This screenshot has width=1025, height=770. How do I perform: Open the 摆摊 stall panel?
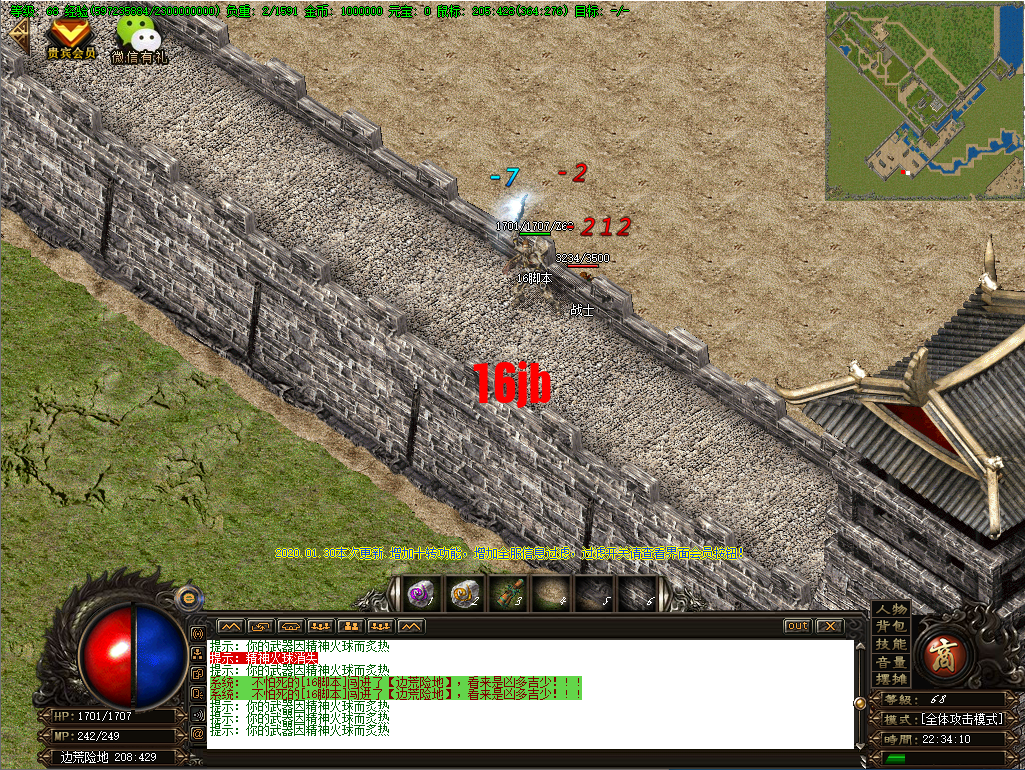click(x=891, y=679)
